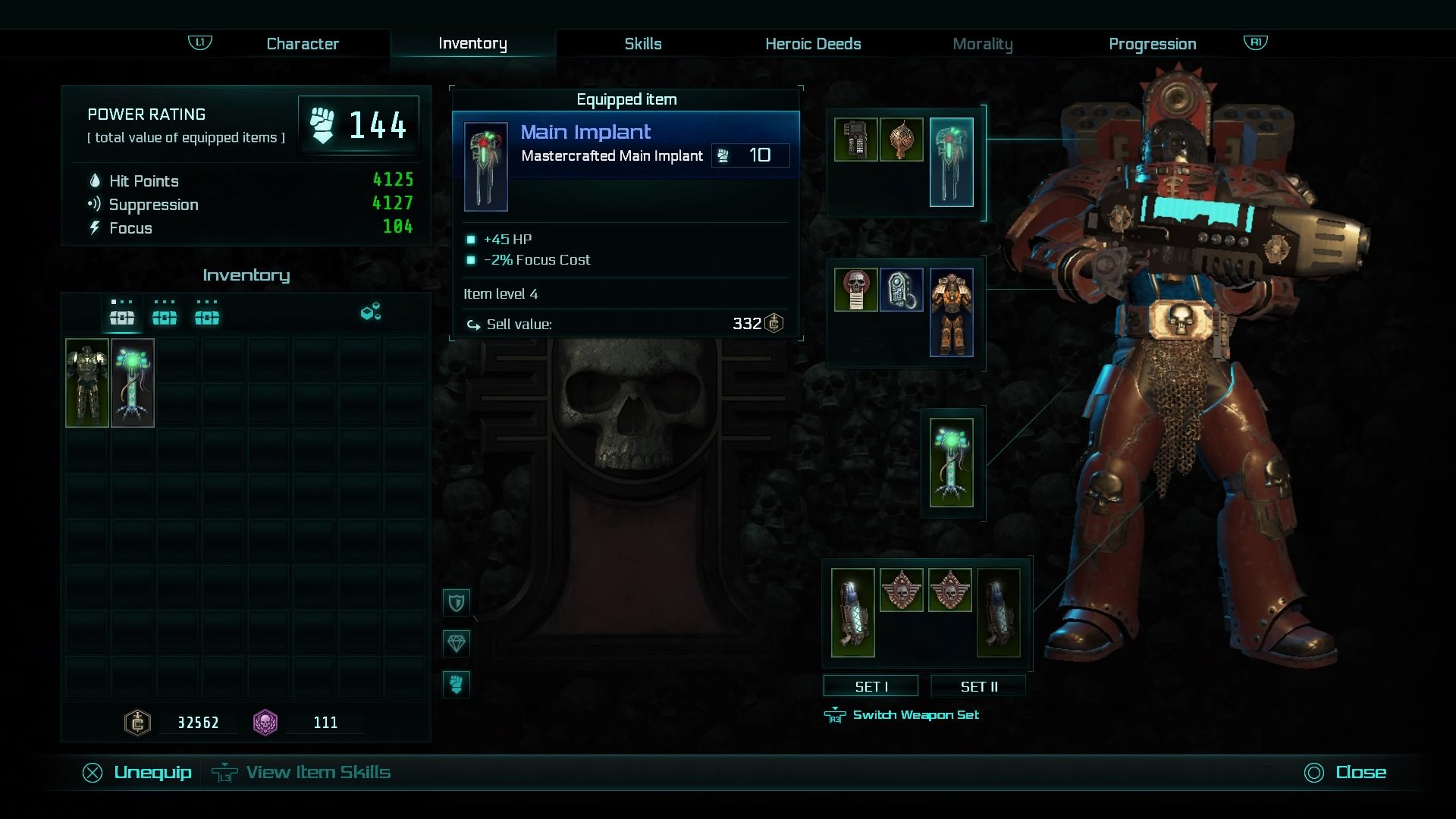Screen dimensions: 1456x819
Task: Click the durability shield icon
Action: click(x=457, y=602)
